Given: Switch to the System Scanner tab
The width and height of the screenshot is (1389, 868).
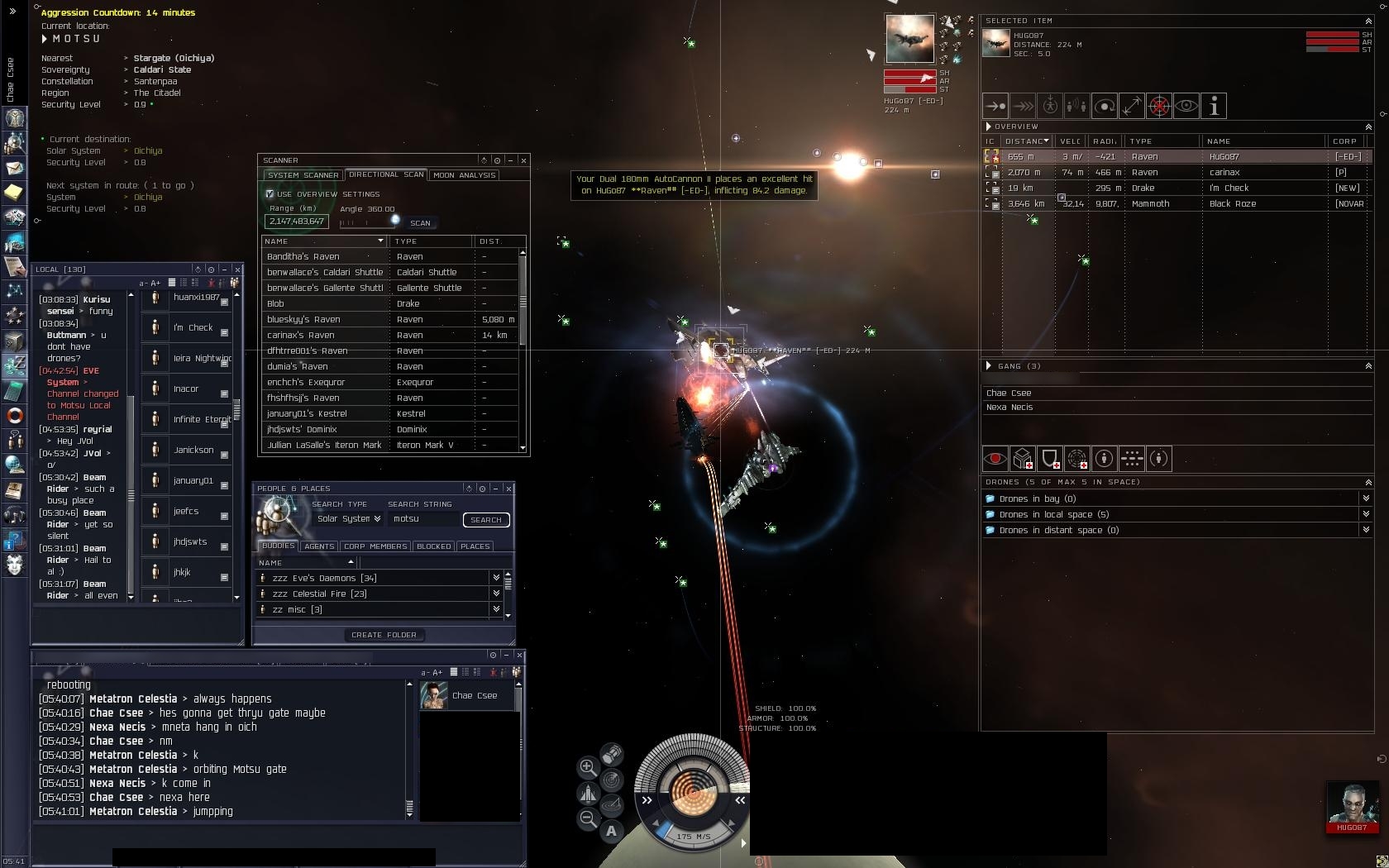Looking at the screenshot, I should 303,175.
